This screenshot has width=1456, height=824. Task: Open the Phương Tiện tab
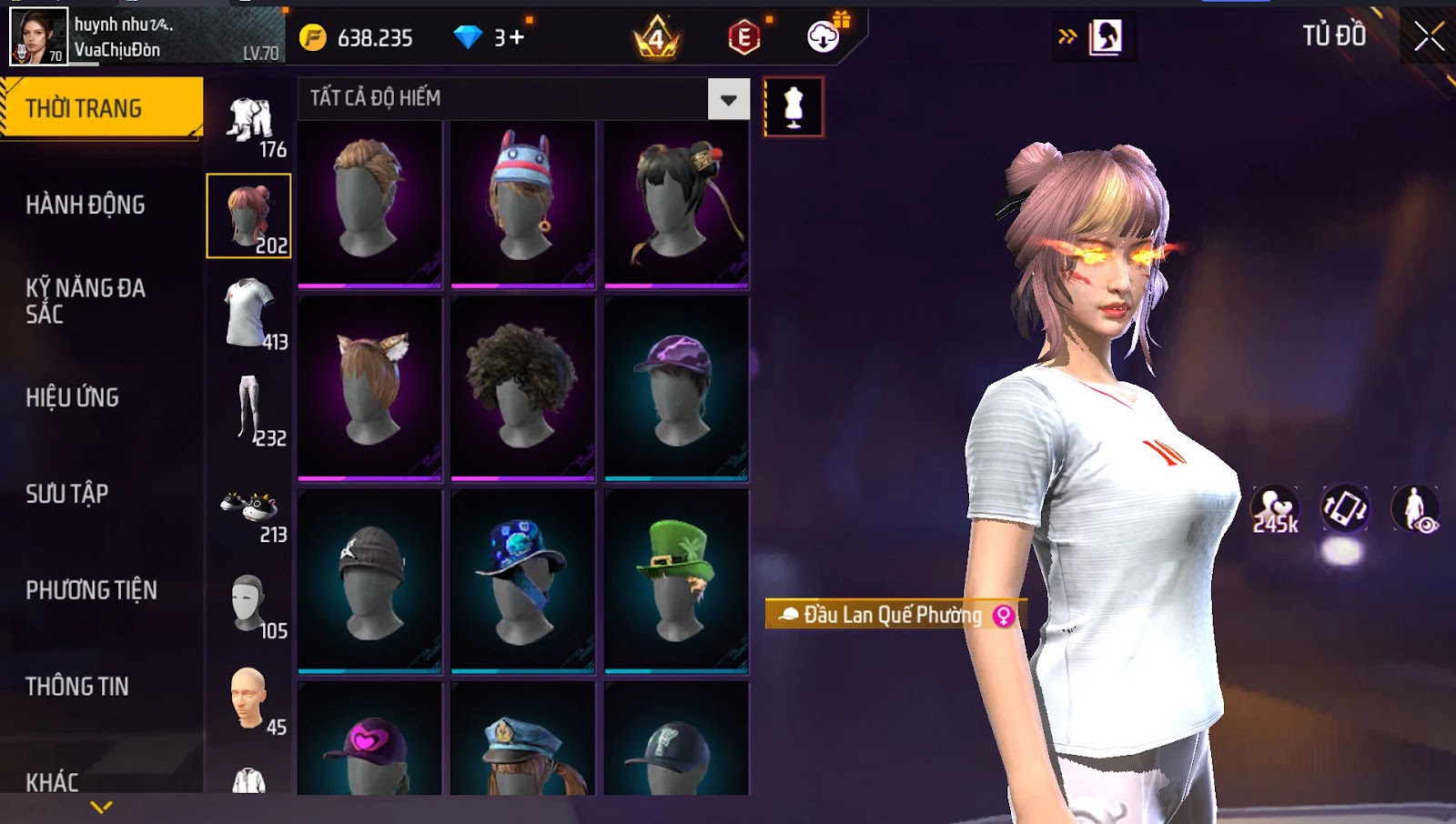tap(91, 590)
